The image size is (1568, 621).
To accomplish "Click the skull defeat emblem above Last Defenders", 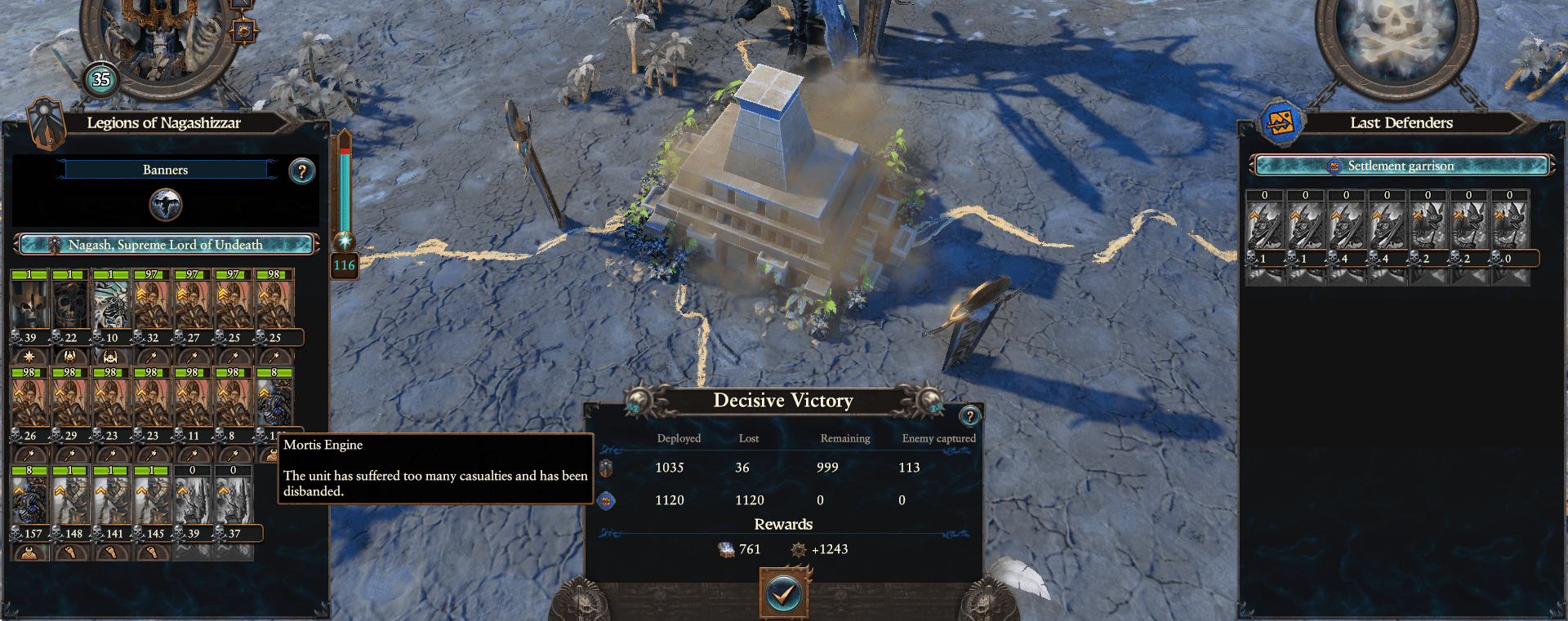I will (x=1401, y=34).
